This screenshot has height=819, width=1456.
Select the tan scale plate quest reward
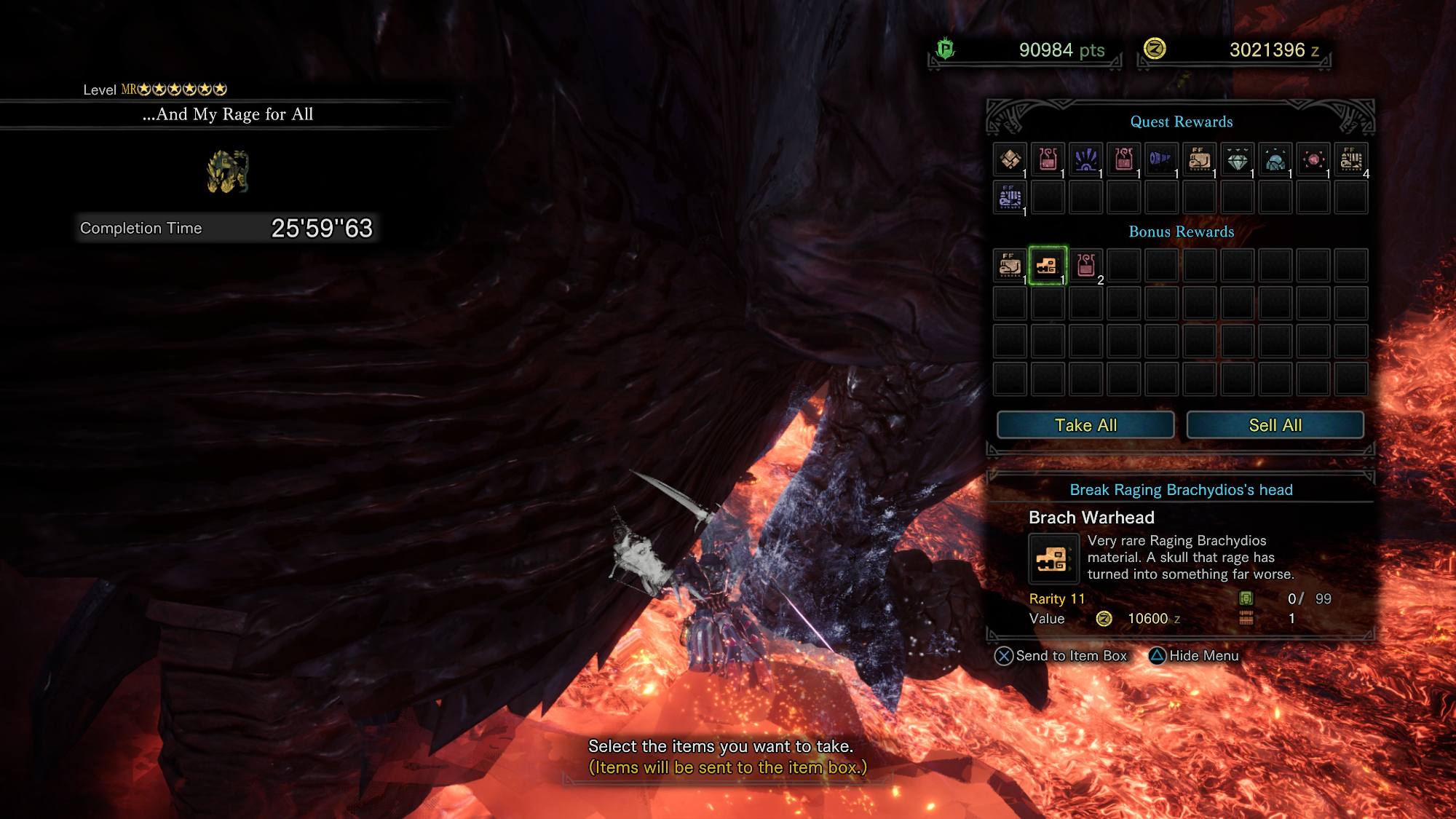pos(1010,159)
